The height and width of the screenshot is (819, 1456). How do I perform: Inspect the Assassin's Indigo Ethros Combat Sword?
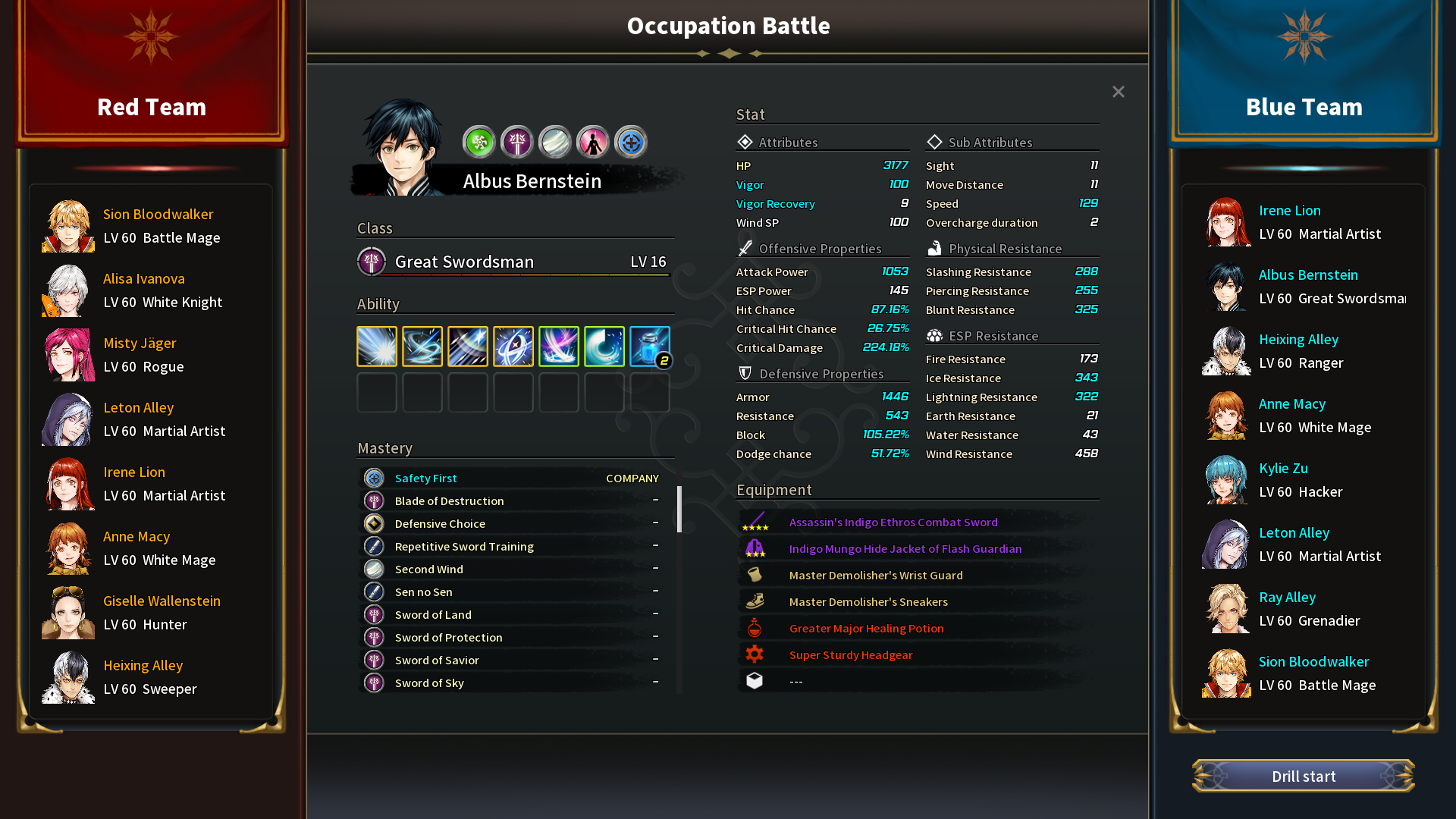[893, 522]
